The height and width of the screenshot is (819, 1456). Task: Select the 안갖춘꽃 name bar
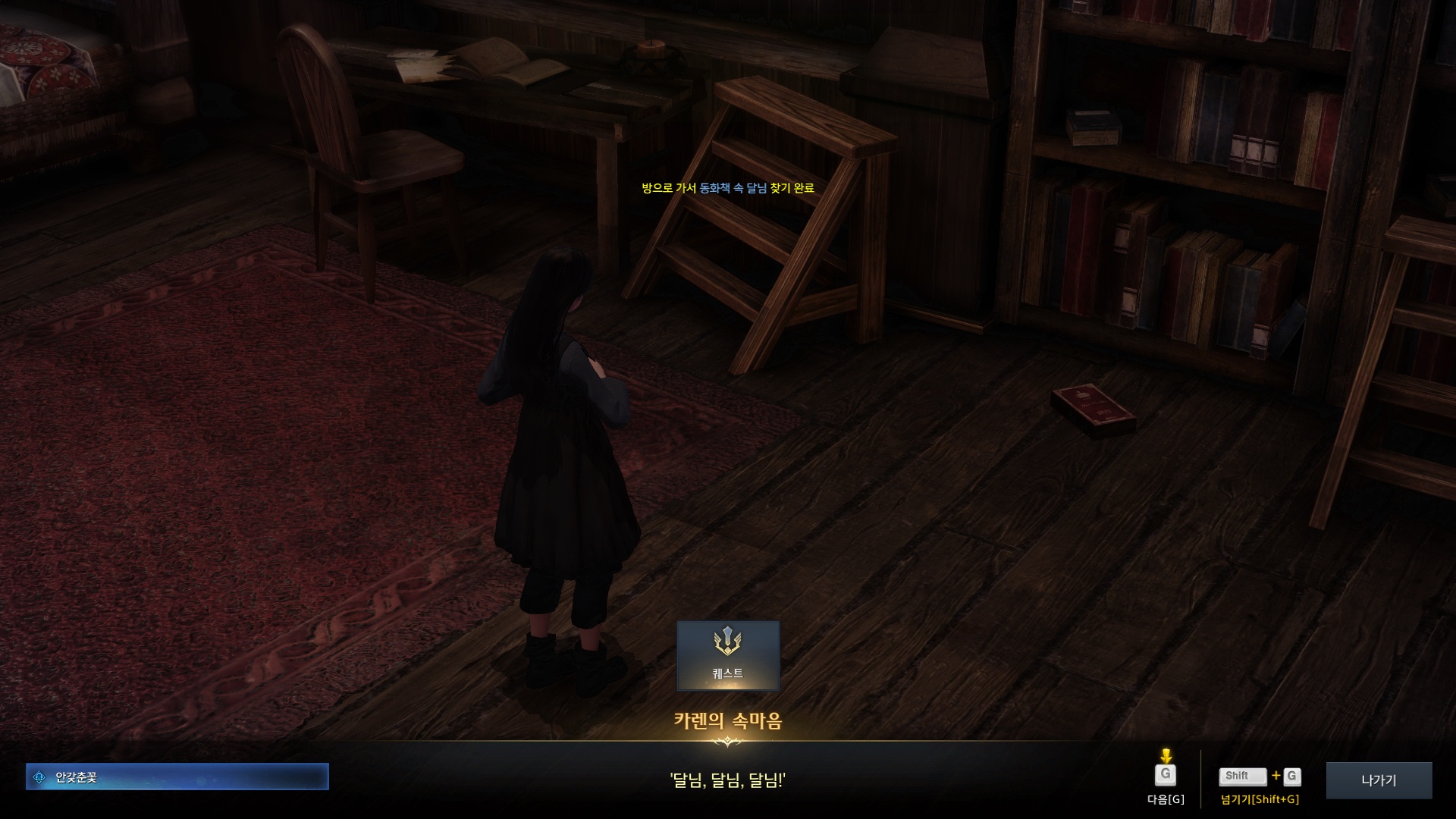coord(177,777)
